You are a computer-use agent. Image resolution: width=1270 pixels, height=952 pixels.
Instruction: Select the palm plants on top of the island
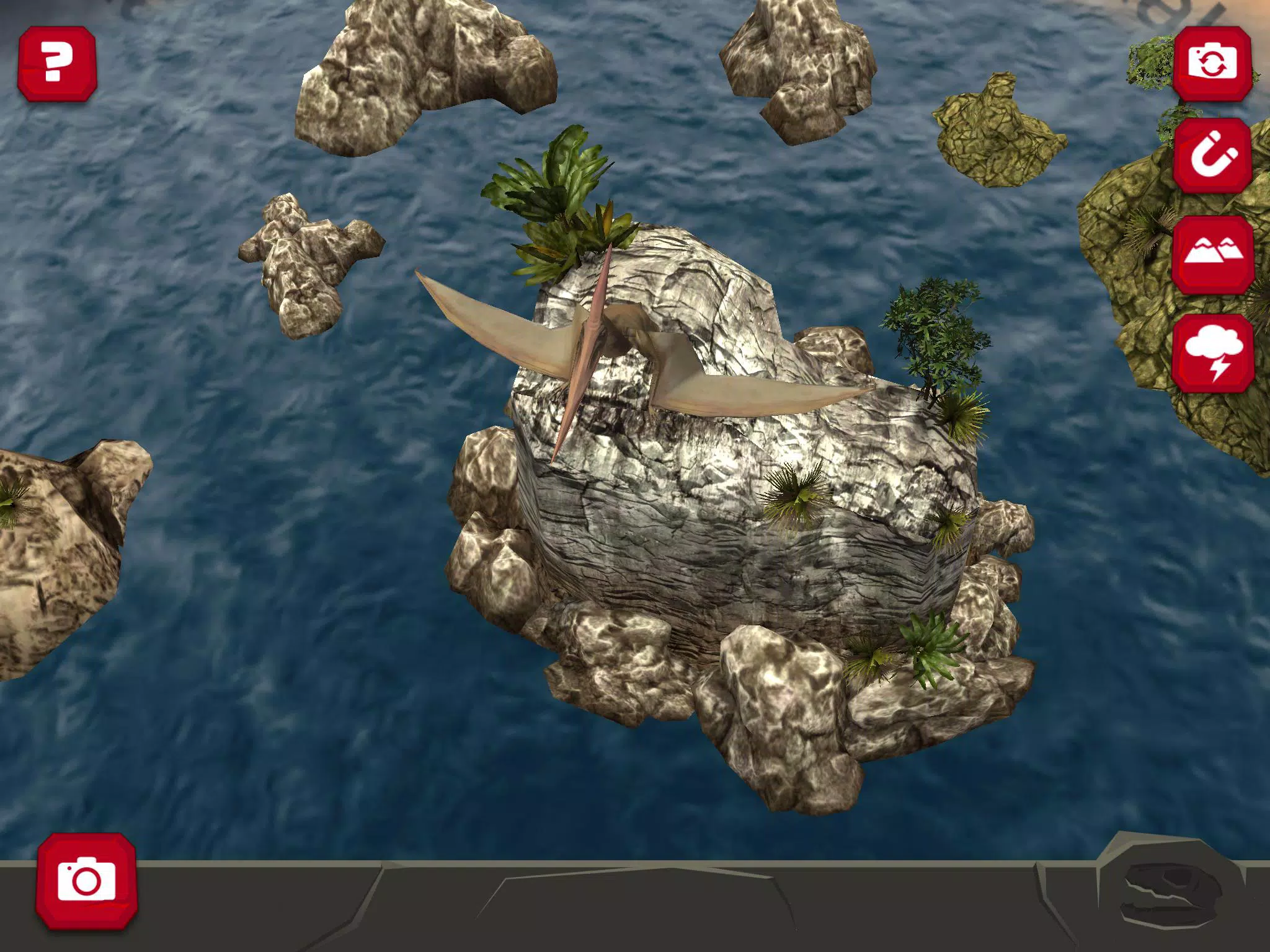(558, 186)
